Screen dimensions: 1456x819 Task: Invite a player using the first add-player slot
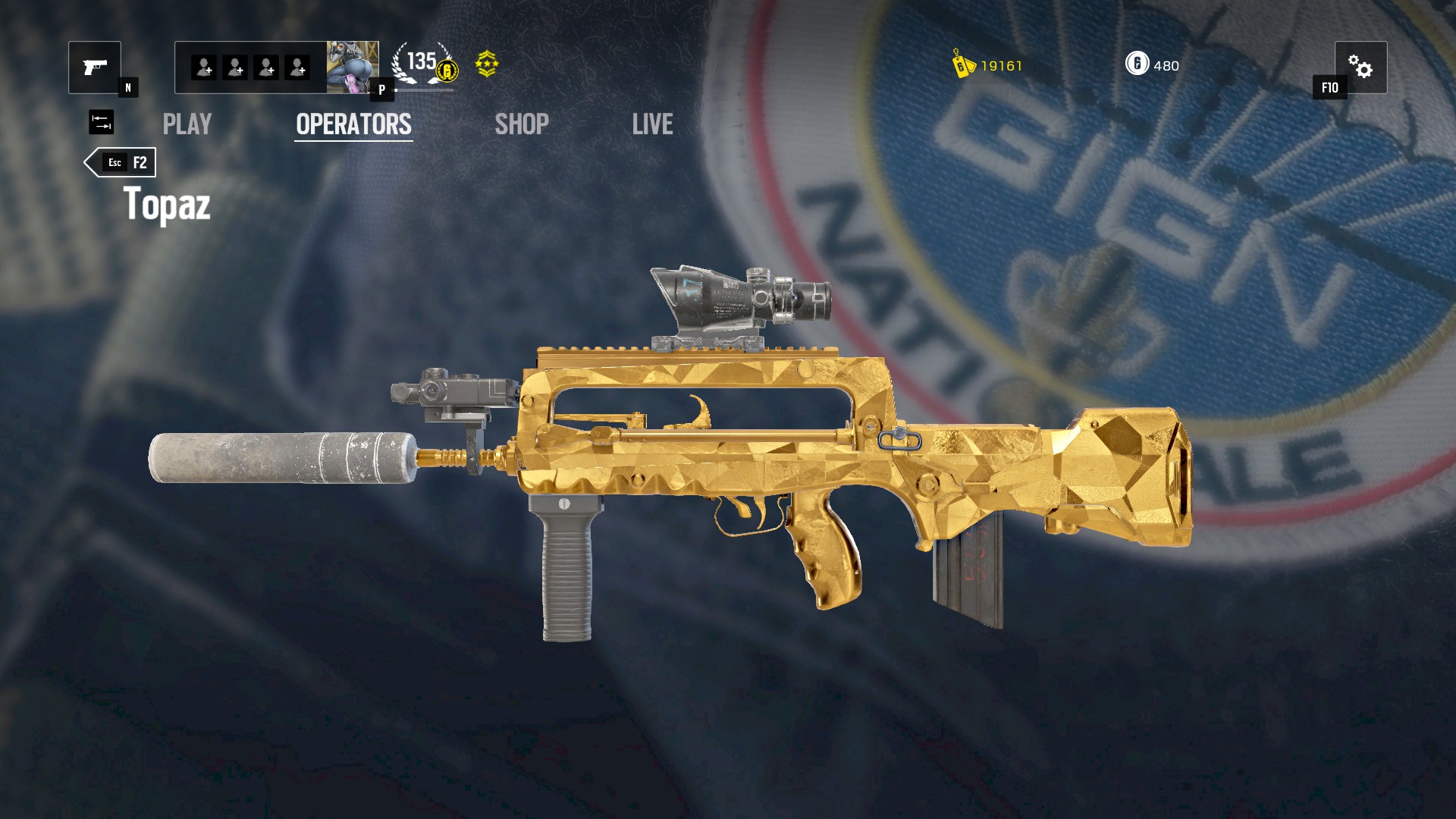203,68
